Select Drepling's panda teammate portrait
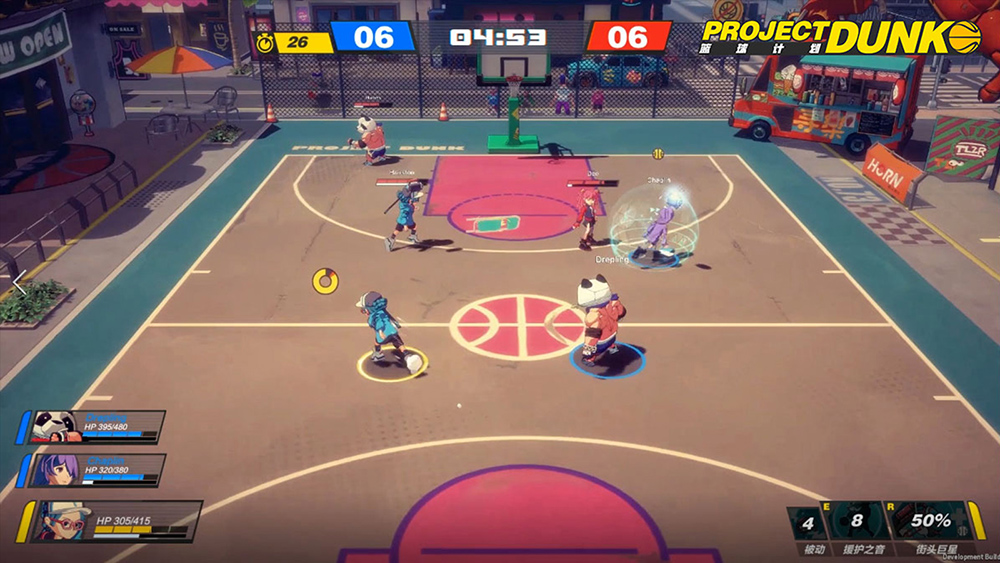1000x563 pixels. tap(56, 427)
